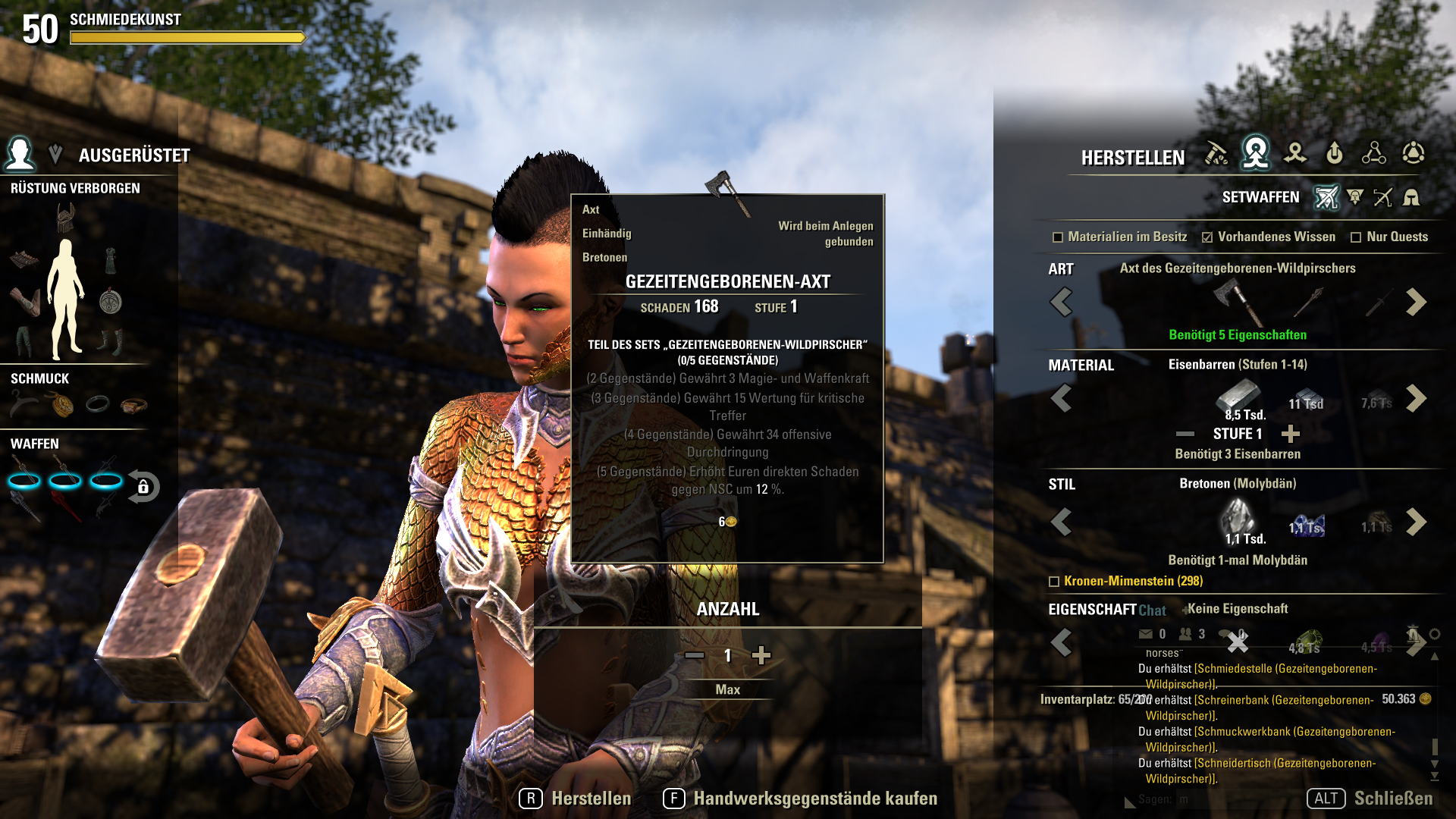
Task: Select the crossed axe and bow weapon category
Action: [1382, 198]
